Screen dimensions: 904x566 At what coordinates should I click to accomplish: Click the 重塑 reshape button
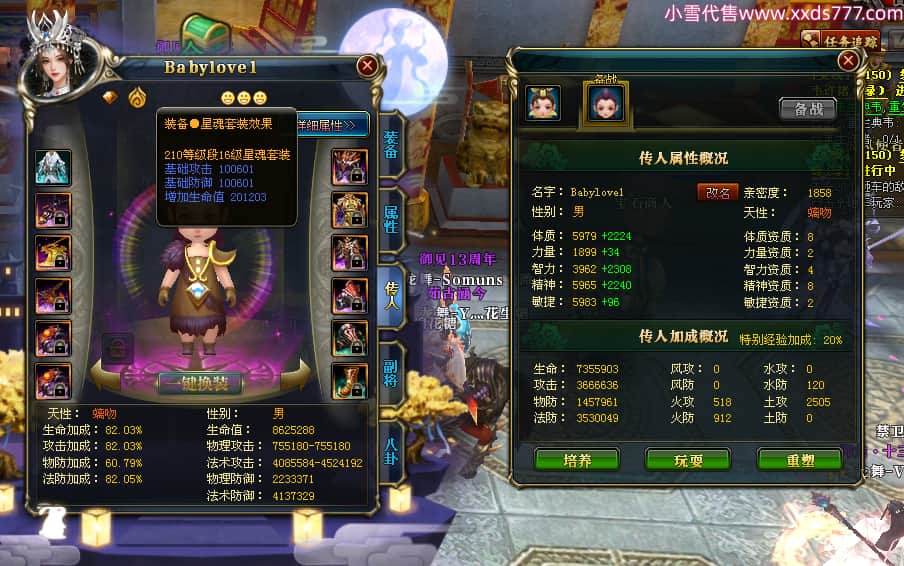point(799,460)
